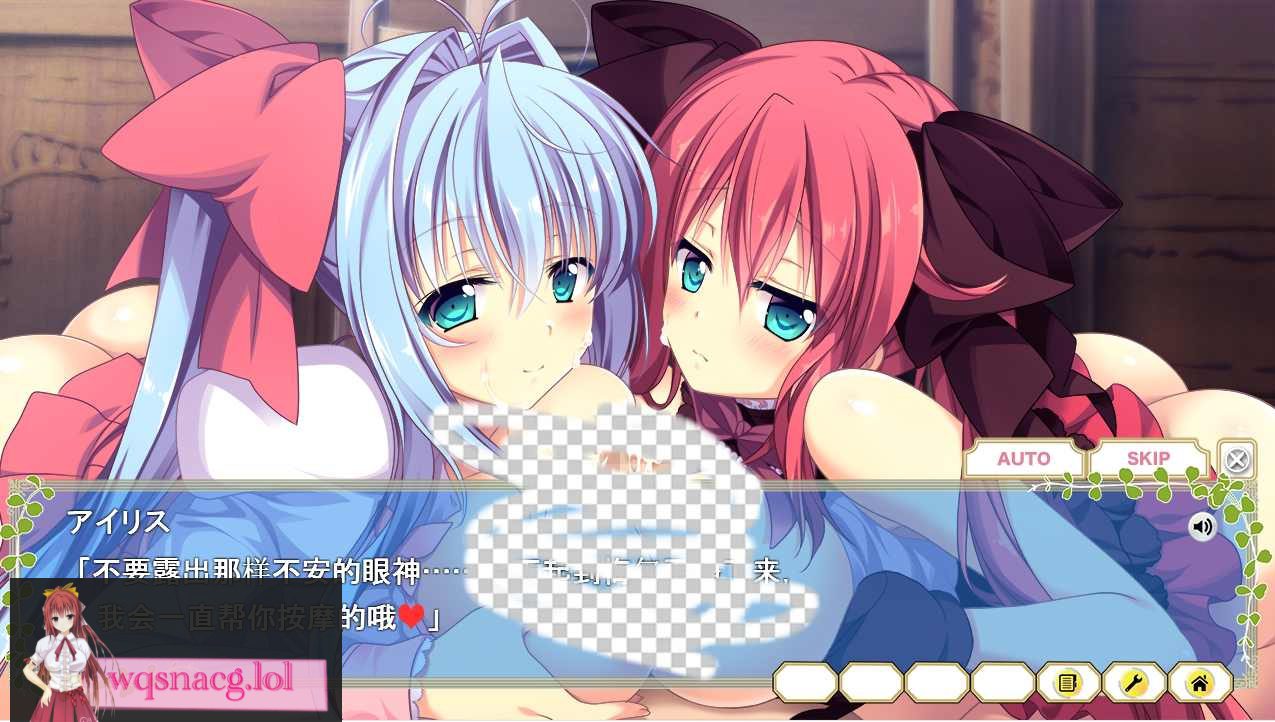Return to title via house icon
Image resolution: width=1275 pixels, height=722 pixels.
click(1200, 683)
